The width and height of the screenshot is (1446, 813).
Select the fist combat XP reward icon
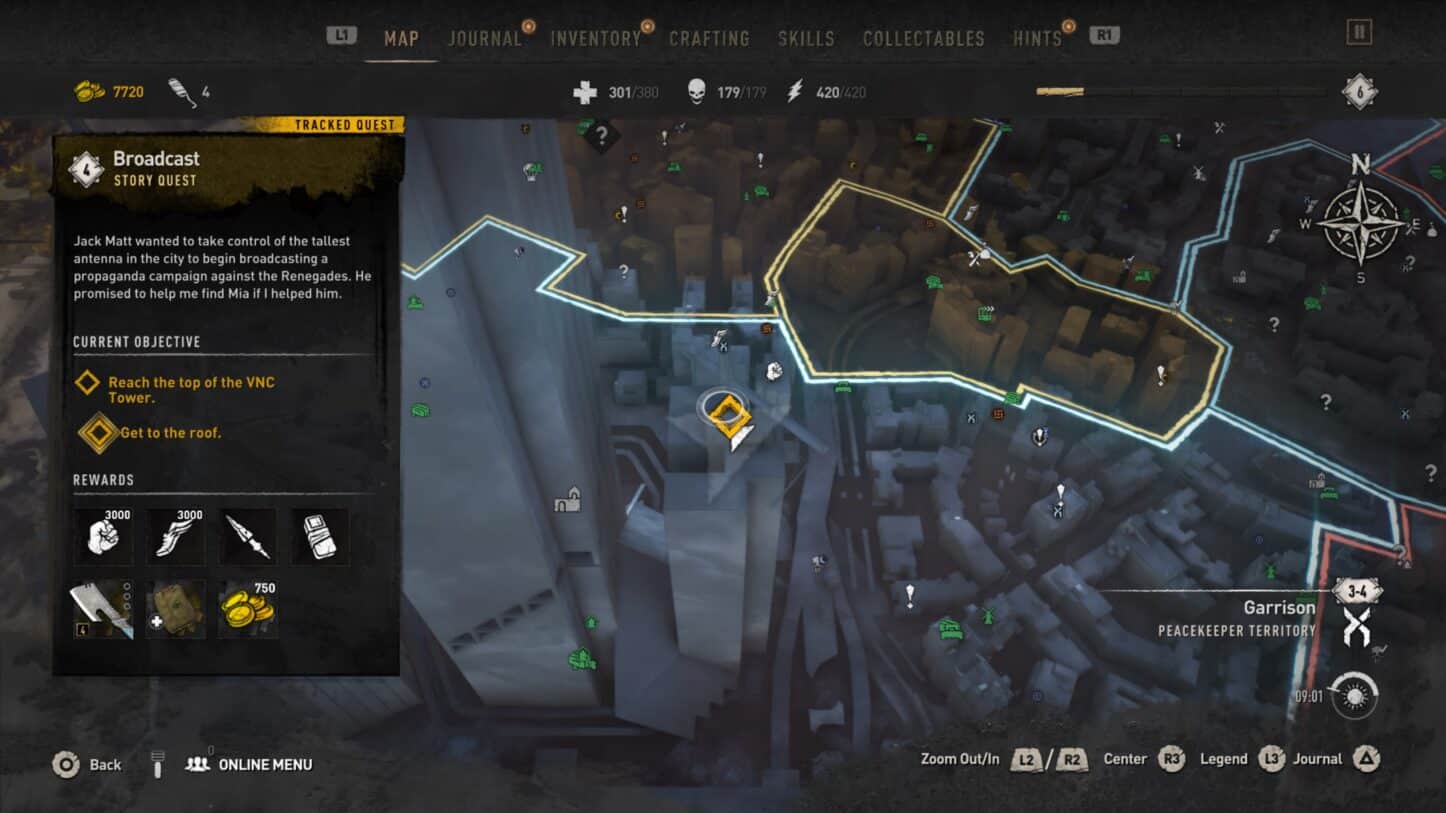(103, 536)
